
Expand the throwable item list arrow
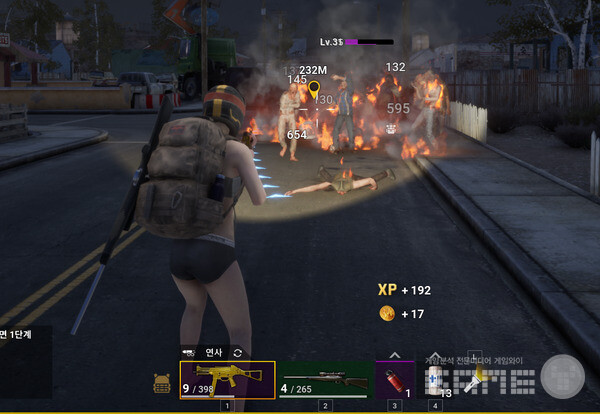click(394, 354)
